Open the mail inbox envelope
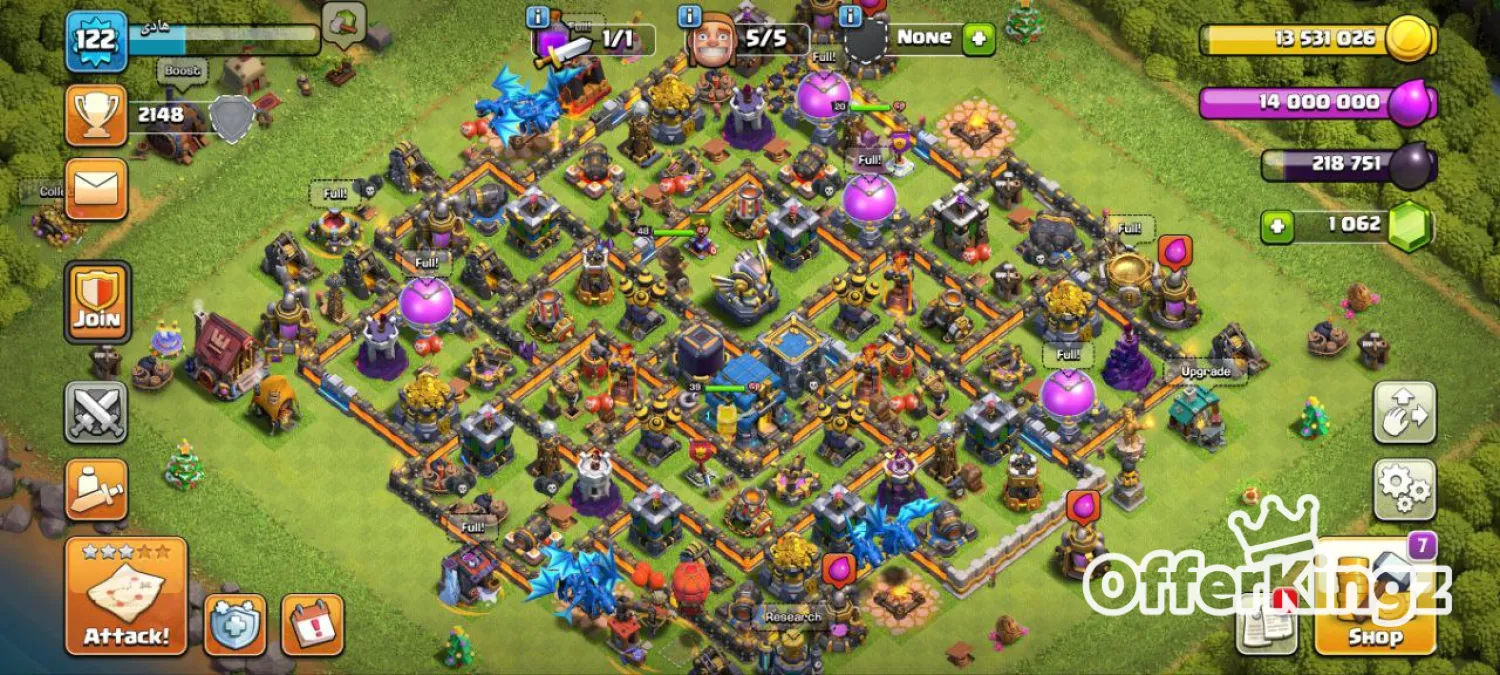The height and width of the screenshot is (675, 1500). (x=96, y=188)
